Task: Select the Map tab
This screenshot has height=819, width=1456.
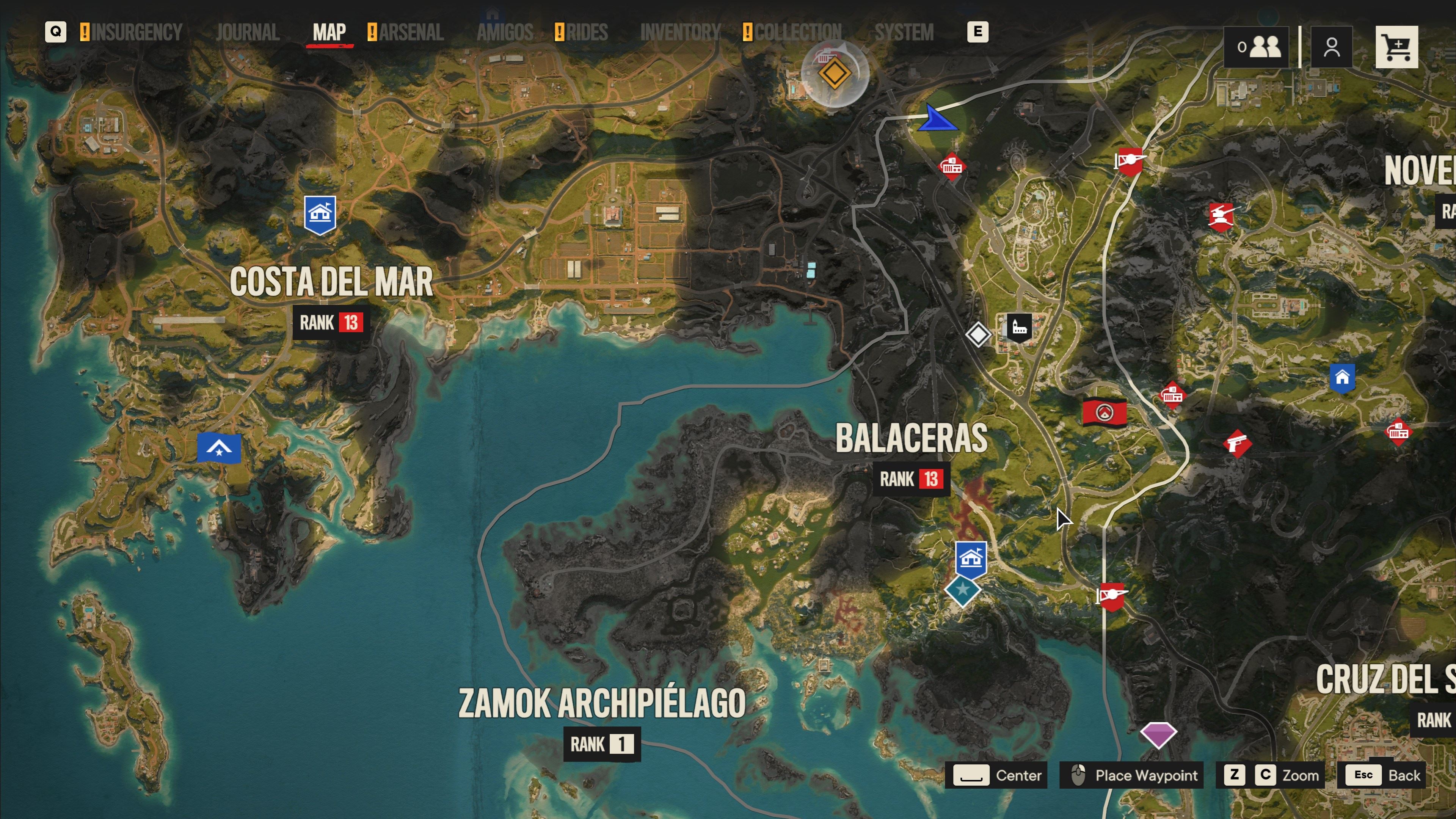Action: tap(329, 32)
